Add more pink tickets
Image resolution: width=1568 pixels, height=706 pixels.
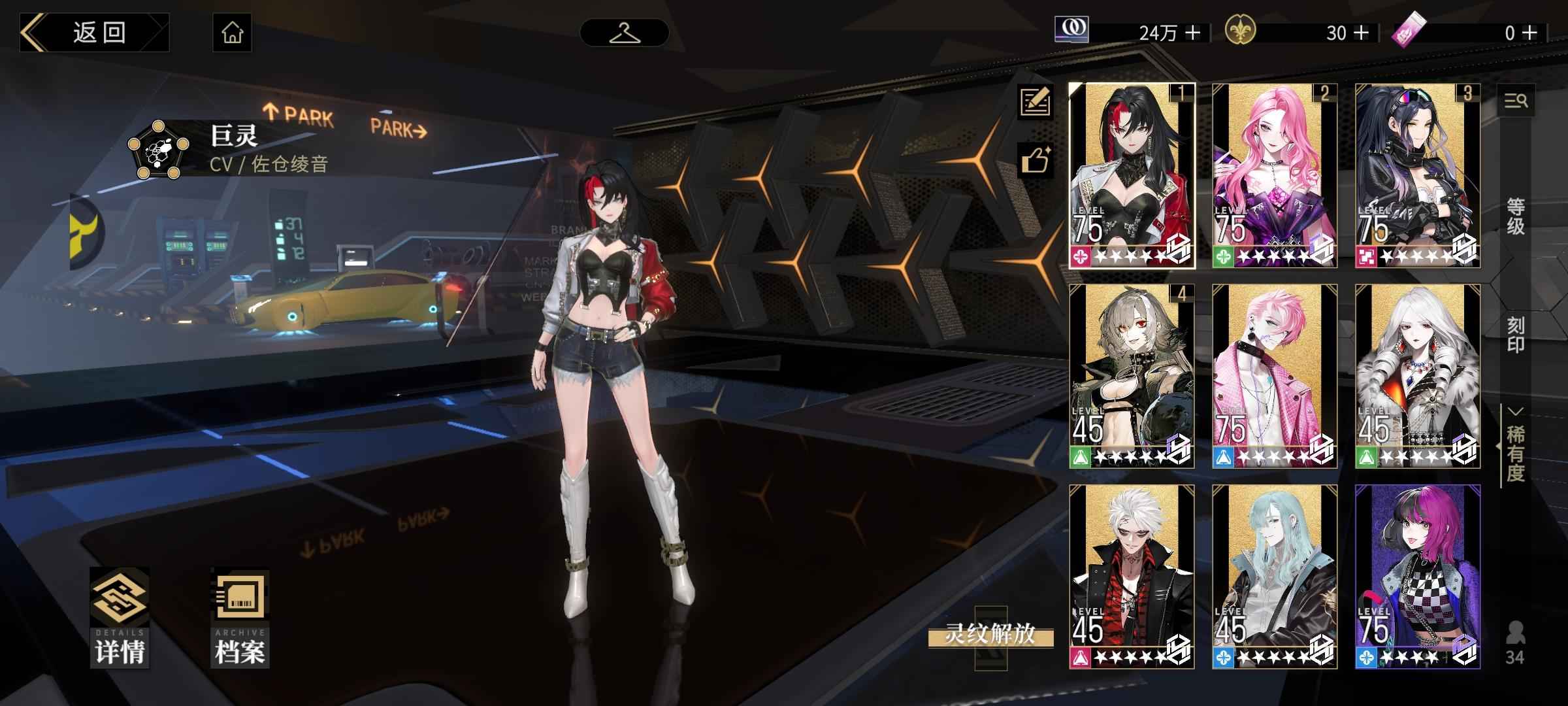[x=1530, y=33]
